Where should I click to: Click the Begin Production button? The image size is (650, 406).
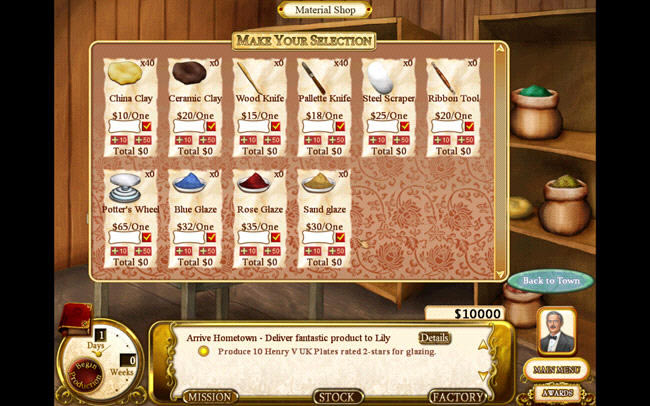[88, 374]
